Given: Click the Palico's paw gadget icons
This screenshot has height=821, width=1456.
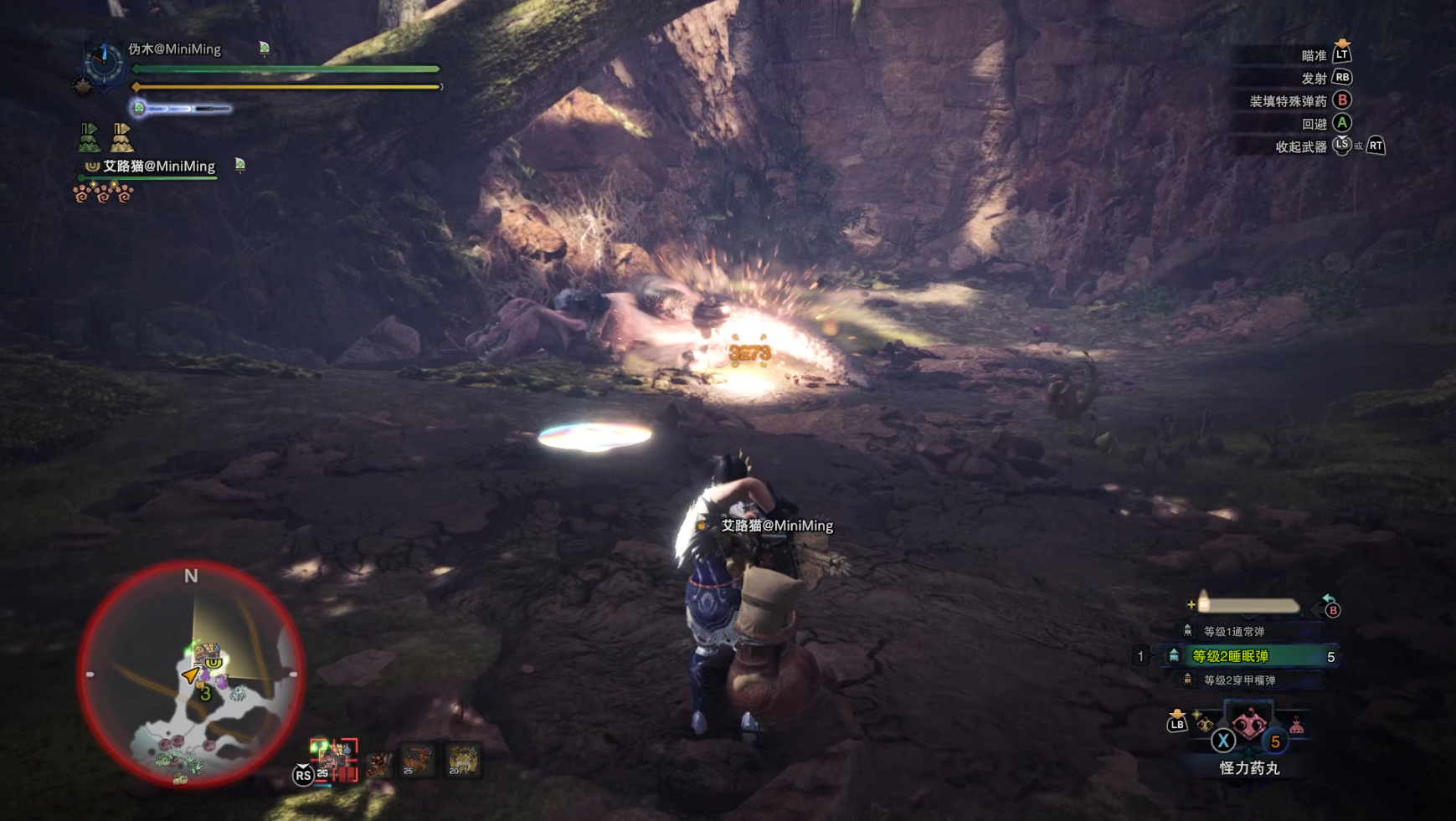Looking at the screenshot, I should tap(103, 194).
